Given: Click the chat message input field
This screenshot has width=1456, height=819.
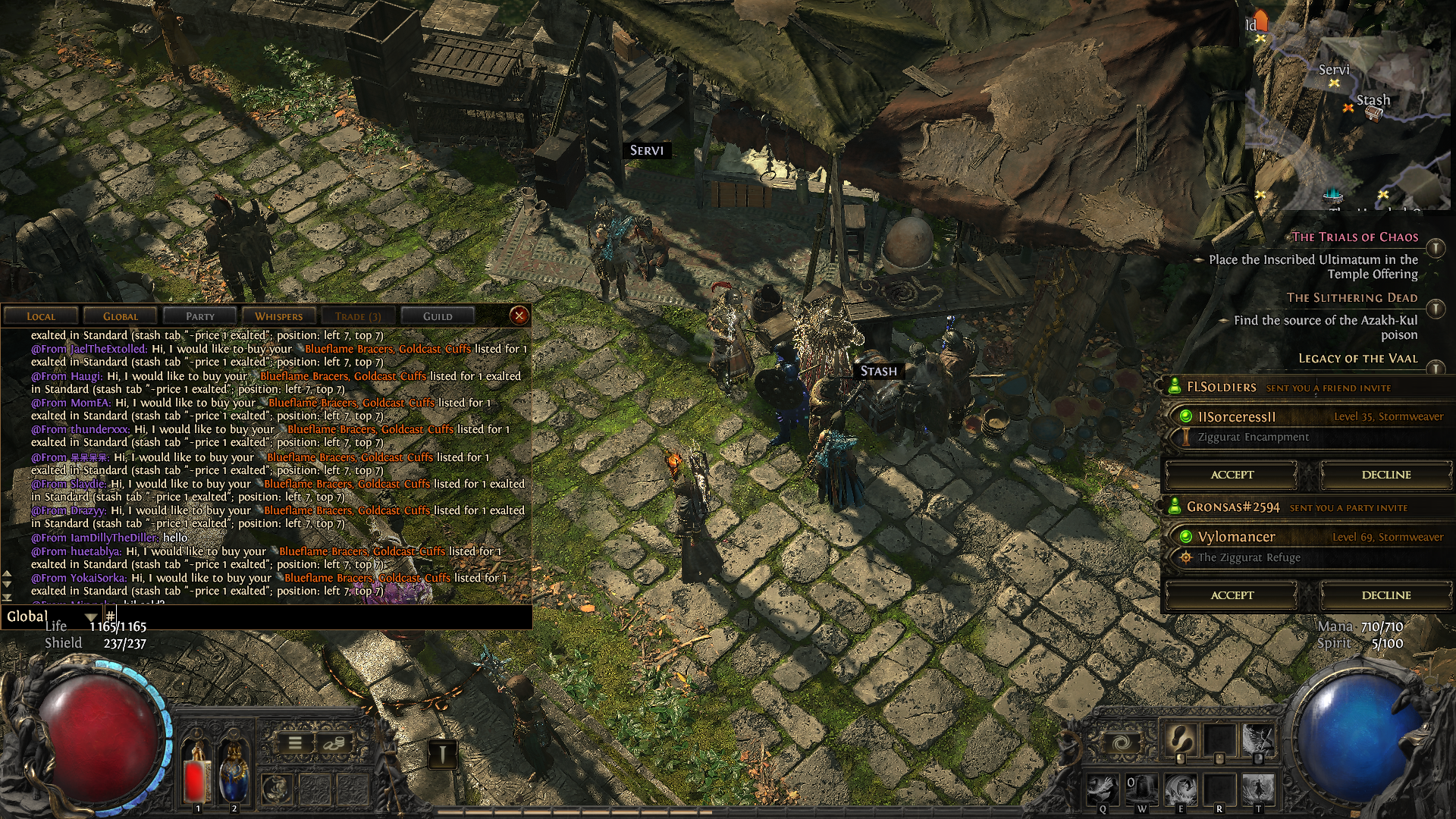Looking at the screenshot, I should coord(318,617).
